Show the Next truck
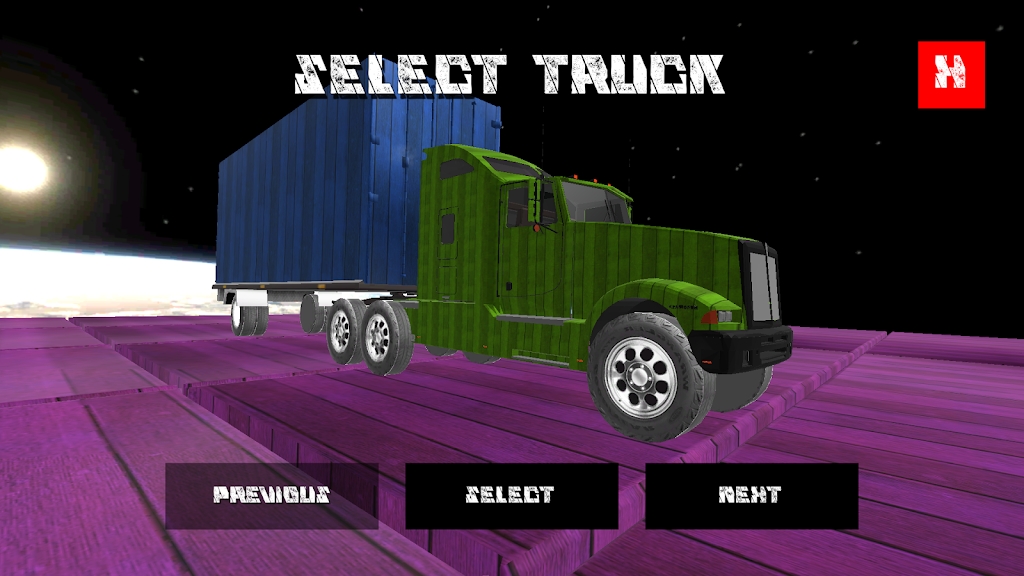1024x576 pixels. (x=751, y=495)
